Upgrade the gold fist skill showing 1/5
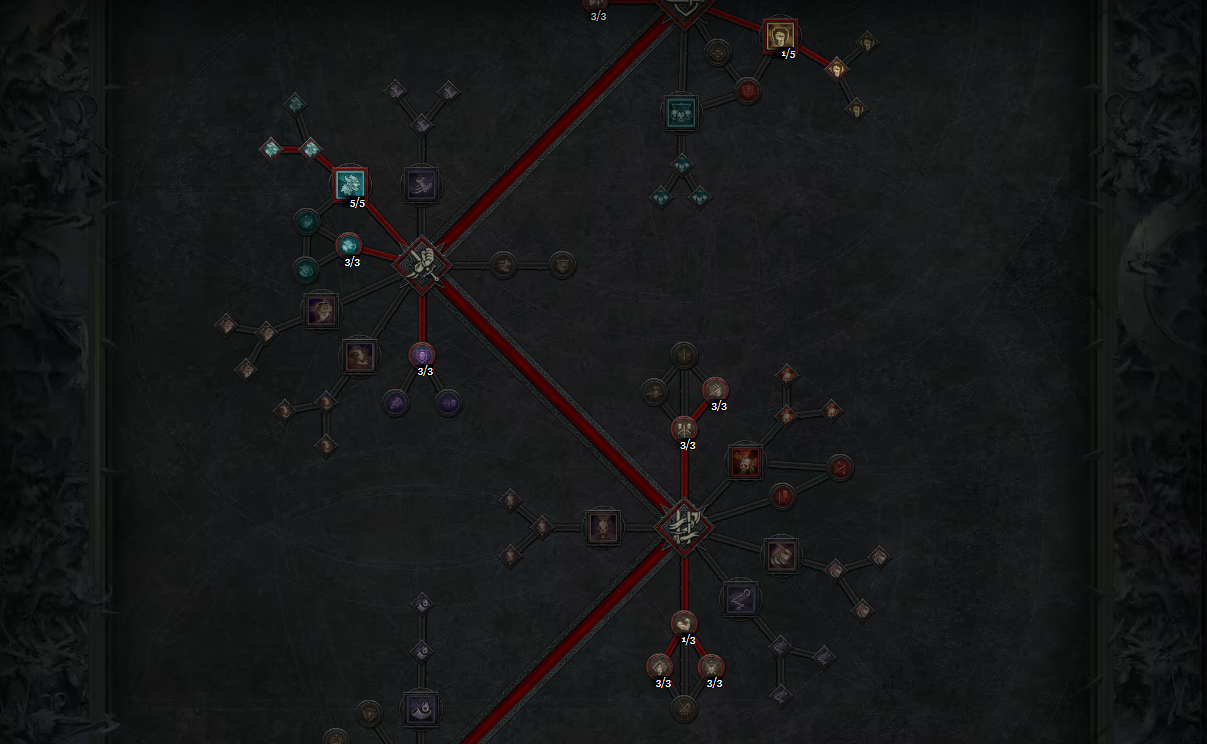The width and height of the screenshot is (1207, 744). 780,36
